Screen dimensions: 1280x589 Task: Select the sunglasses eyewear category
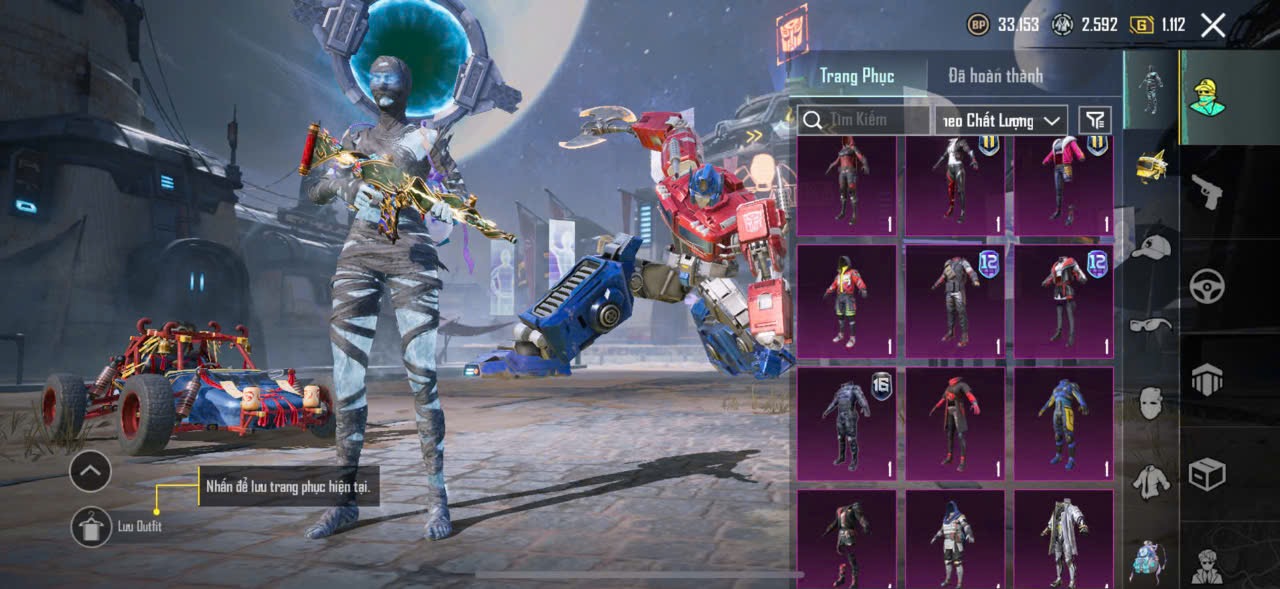click(x=1152, y=325)
